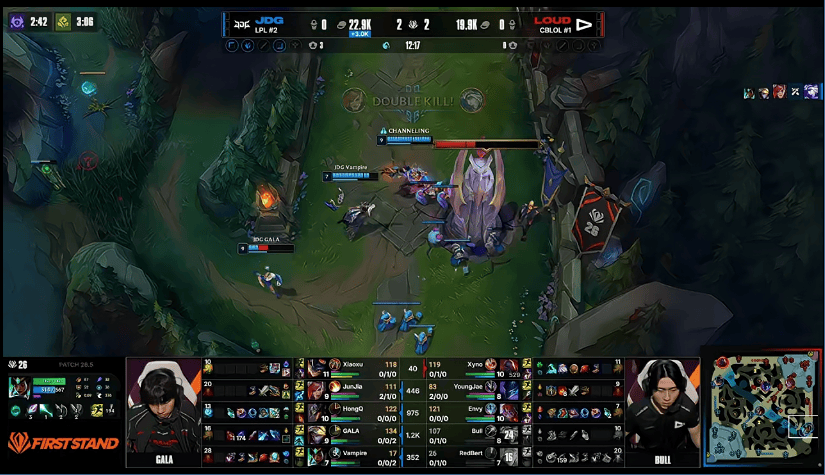This screenshot has width=825, height=475.
Task: Click the purple Baron timer icon
Action: coord(17,20)
